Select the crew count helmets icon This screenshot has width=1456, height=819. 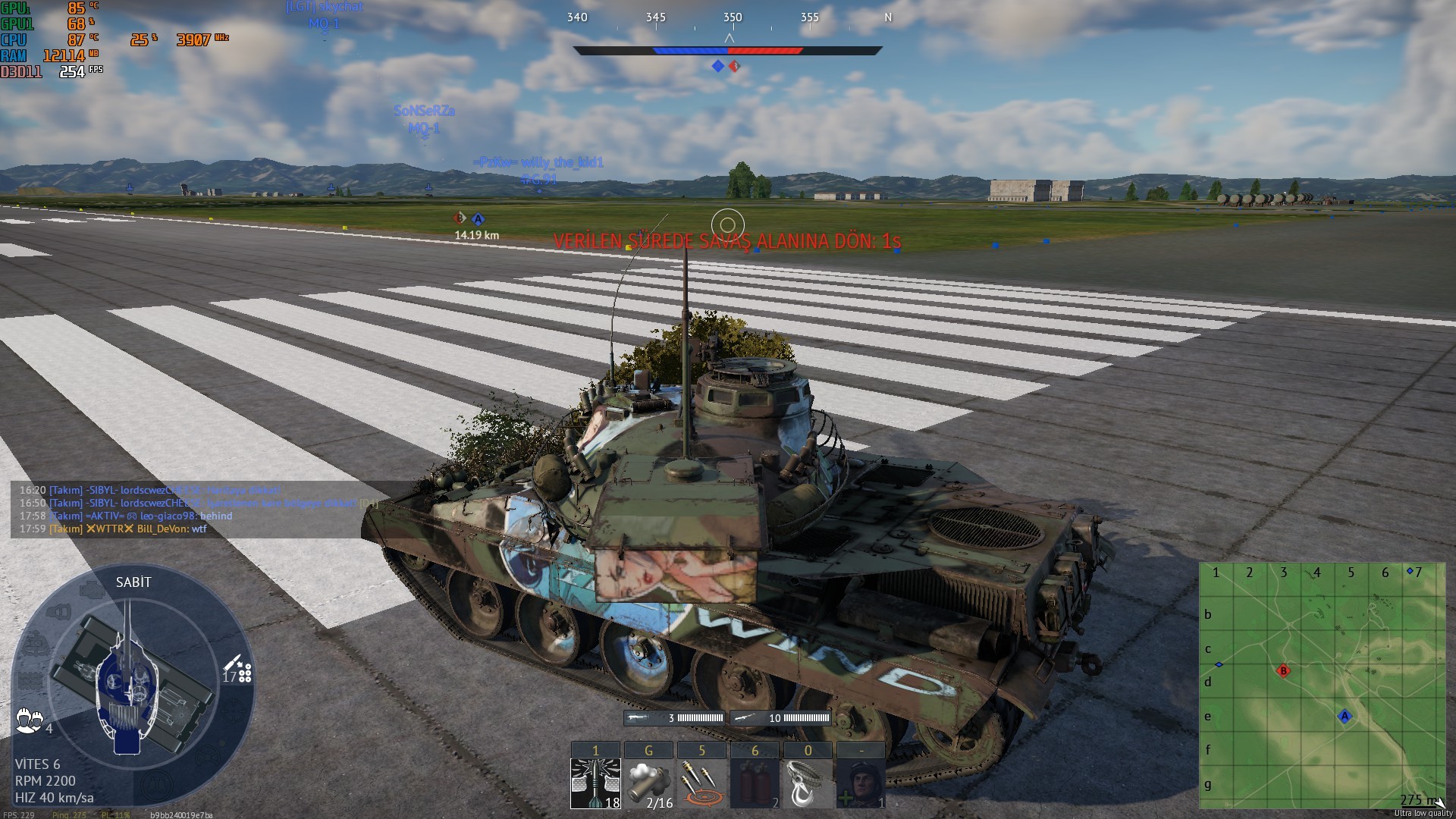pos(29,720)
